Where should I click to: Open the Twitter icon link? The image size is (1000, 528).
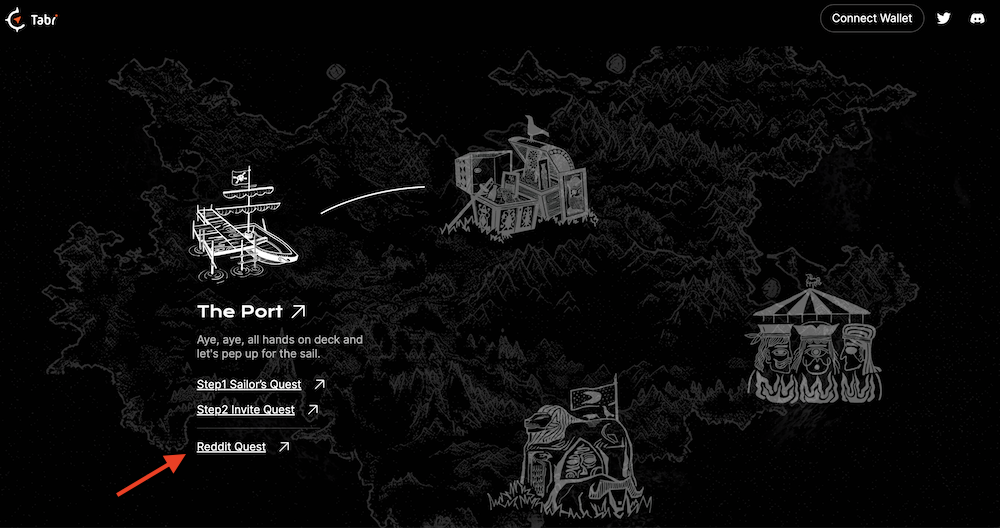click(943, 18)
